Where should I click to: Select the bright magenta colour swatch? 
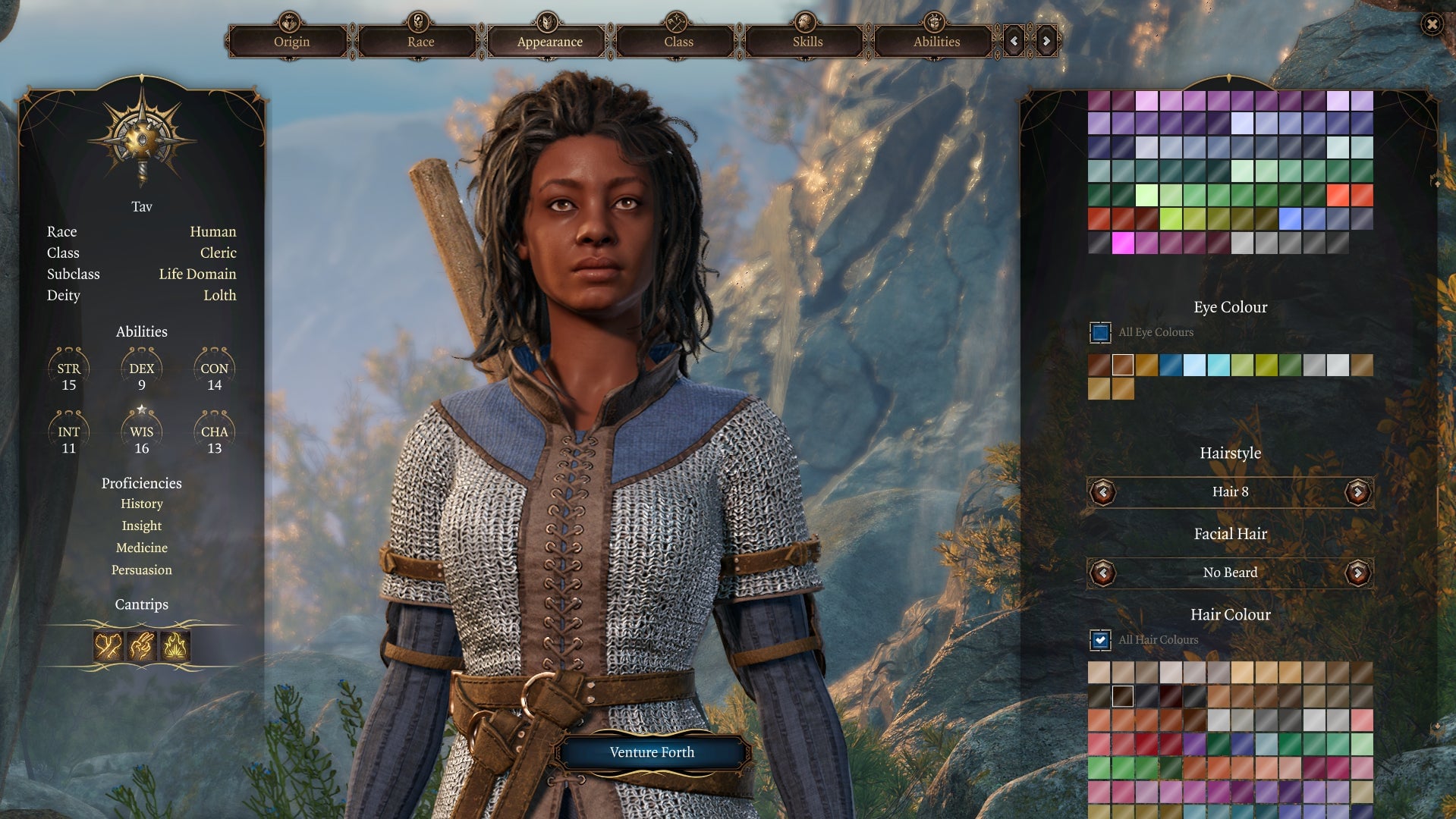click(1123, 243)
